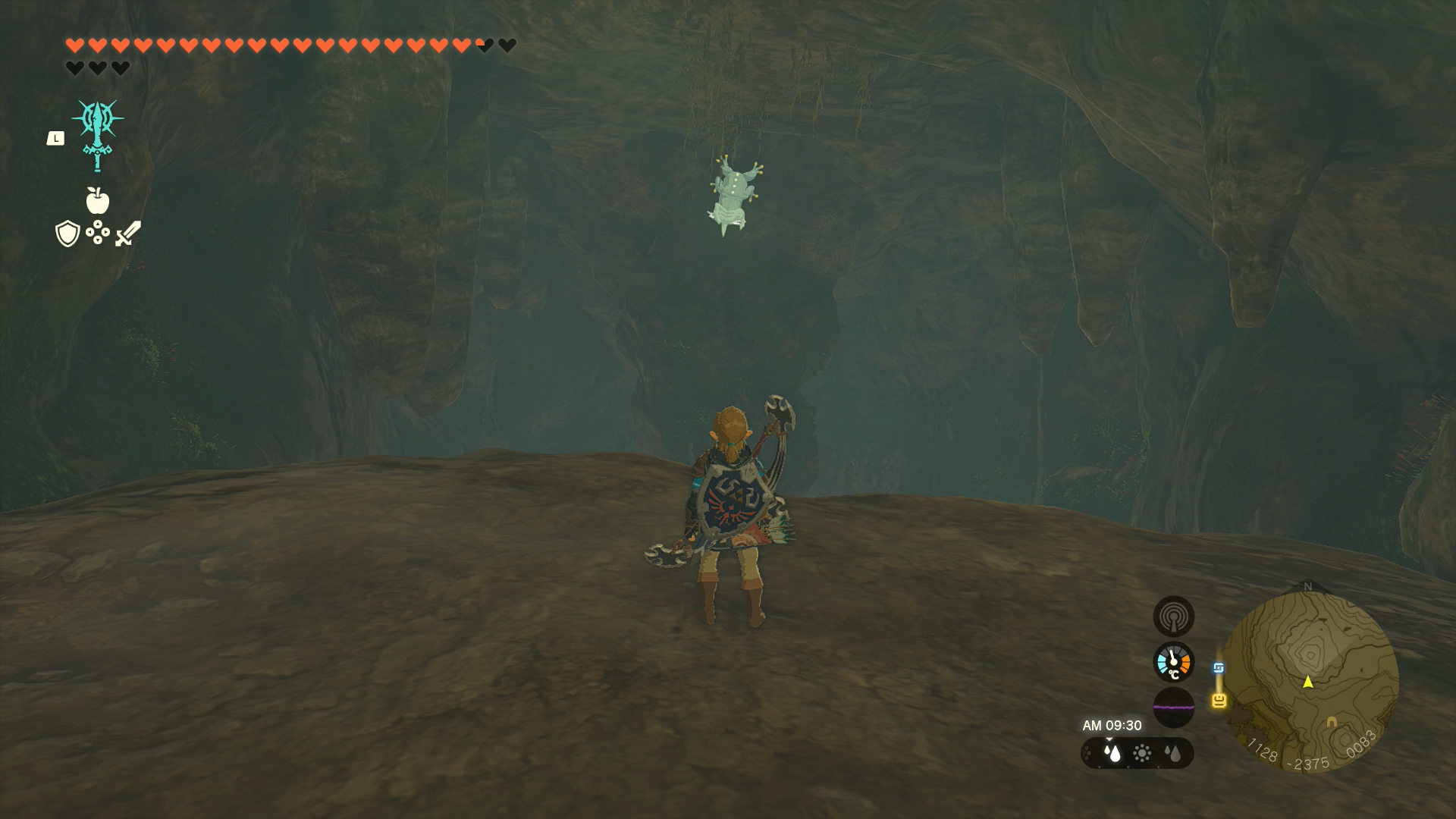The image size is (1456, 819).
Task: Click the Shrine Sensor radar icon
Action: click(x=1173, y=616)
